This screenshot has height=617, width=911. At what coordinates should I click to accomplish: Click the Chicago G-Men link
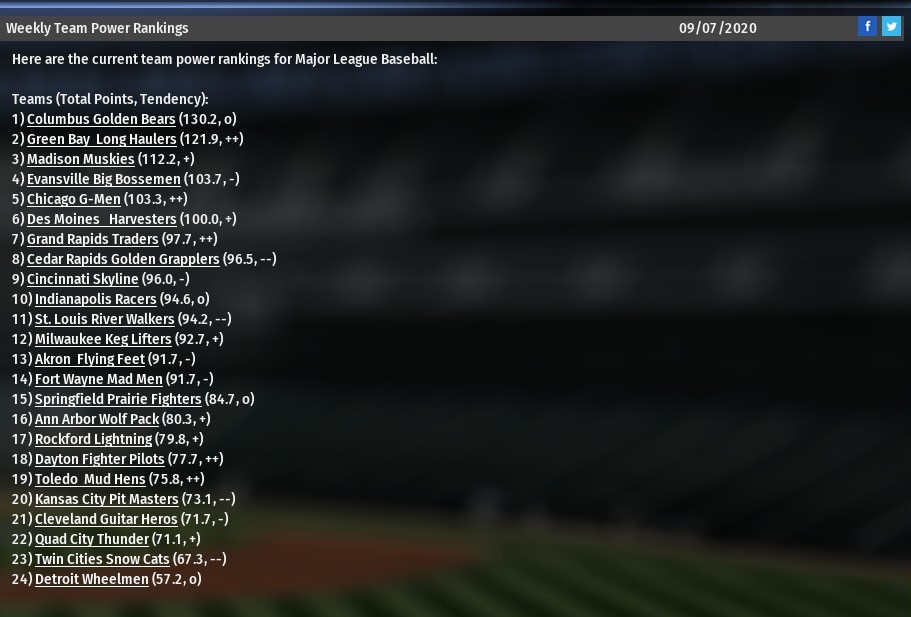(73, 199)
